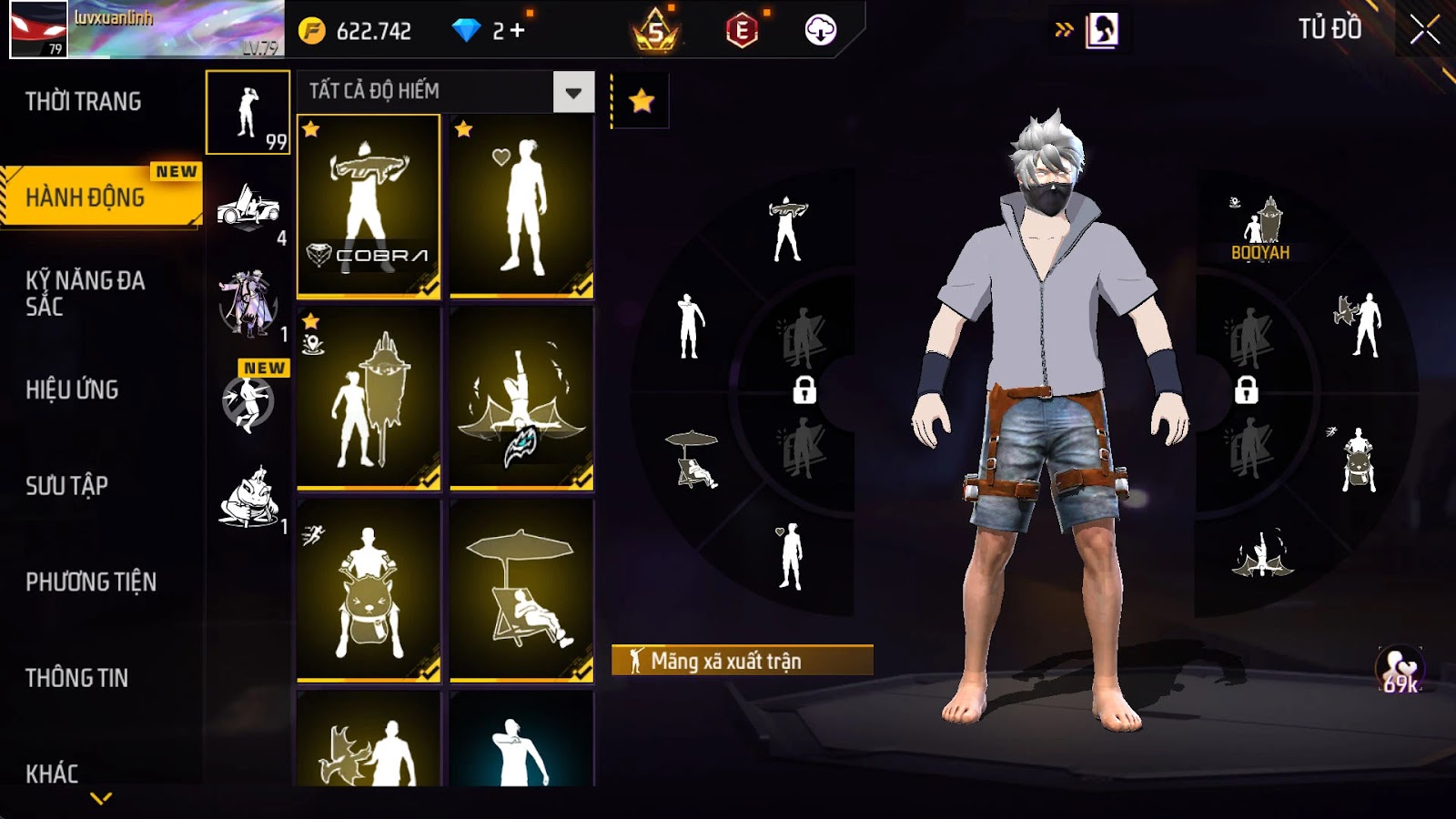Image resolution: width=1456 pixels, height=819 pixels.
Task: Pick the beach umbrella lounge chair emote
Action: point(521,590)
